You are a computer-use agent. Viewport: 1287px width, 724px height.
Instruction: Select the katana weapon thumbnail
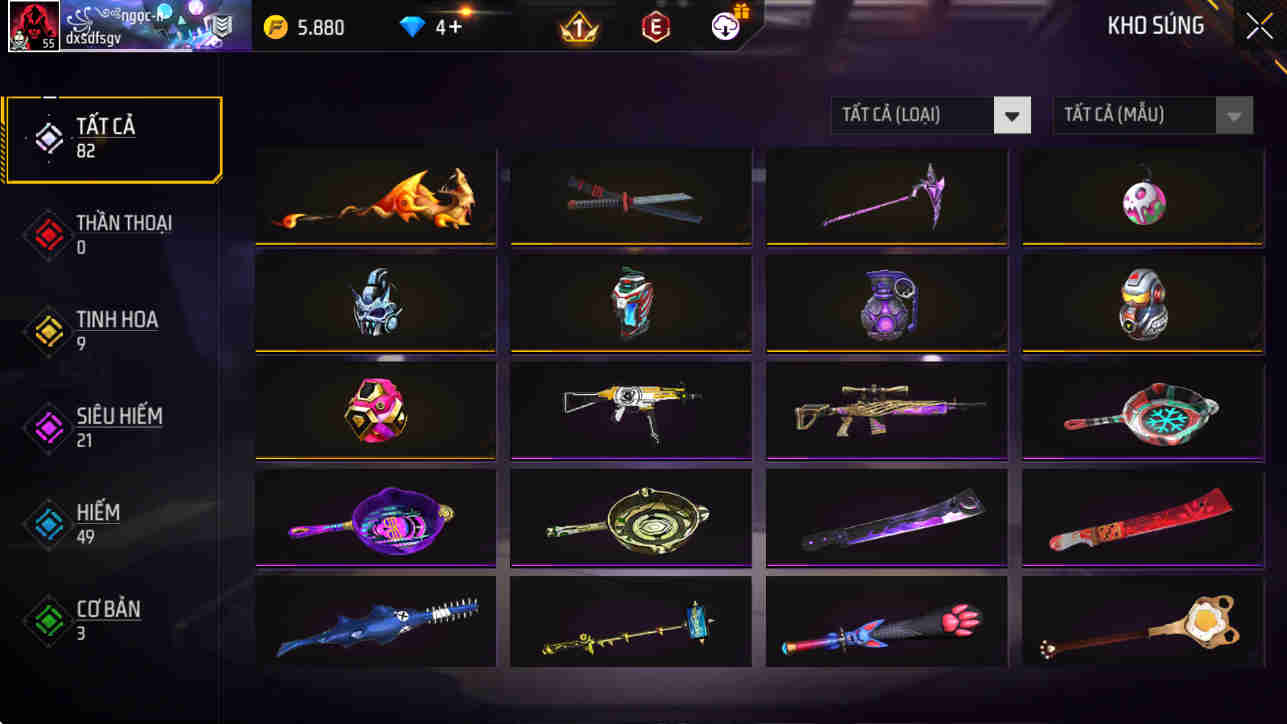pyautogui.click(x=630, y=197)
